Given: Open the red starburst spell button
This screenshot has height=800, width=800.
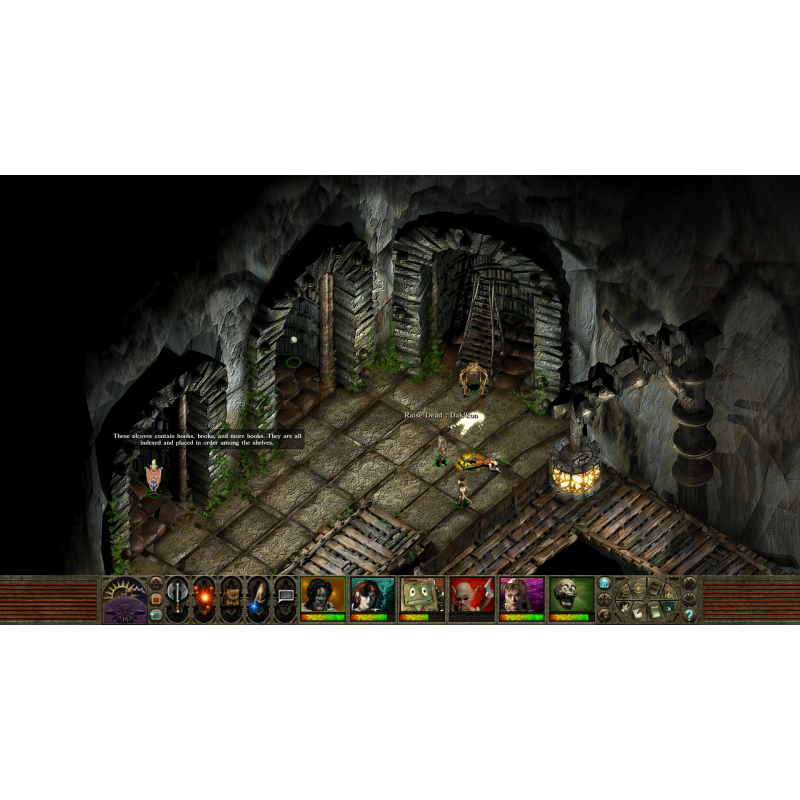Looking at the screenshot, I should [x=204, y=599].
